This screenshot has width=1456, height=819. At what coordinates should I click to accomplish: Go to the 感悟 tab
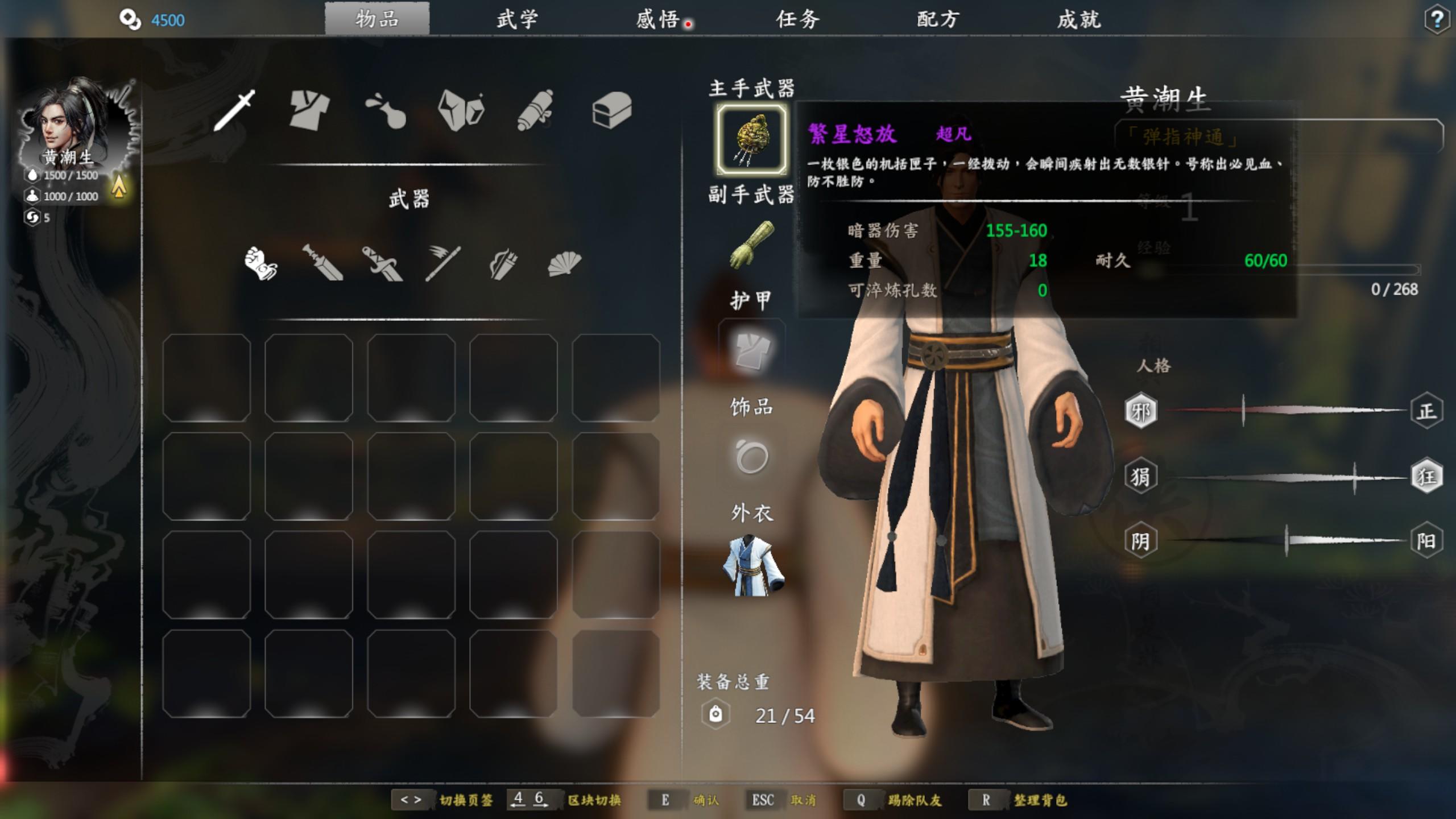click(658, 19)
